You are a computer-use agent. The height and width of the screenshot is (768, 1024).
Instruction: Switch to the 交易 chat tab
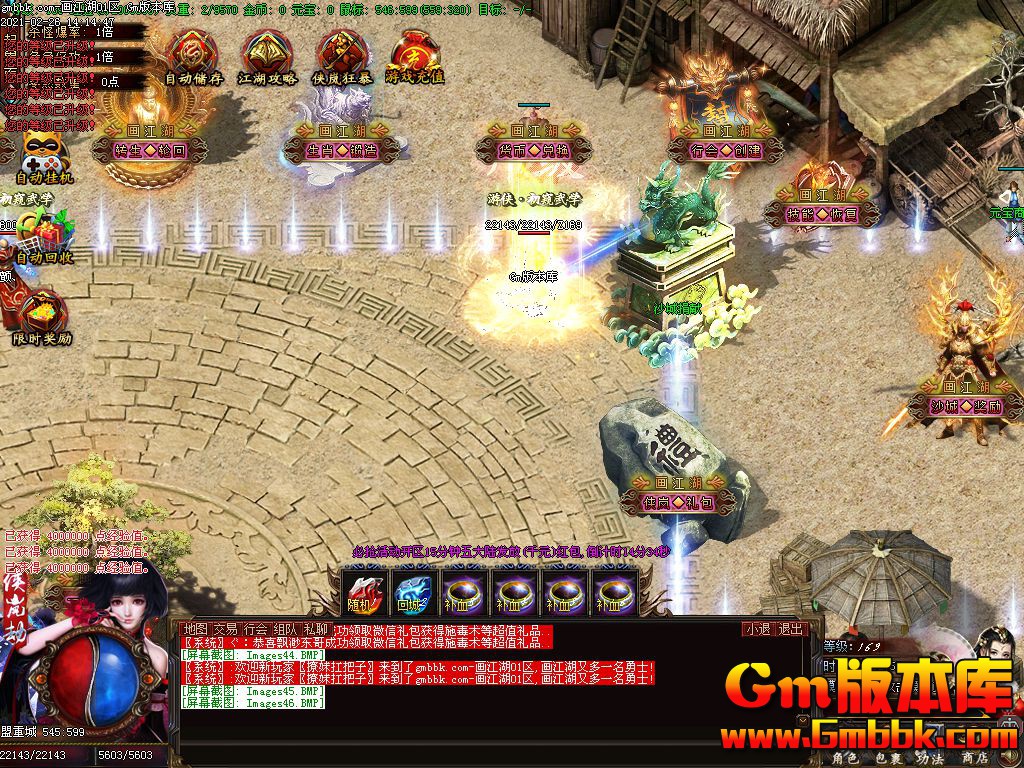(x=227, y=629)
